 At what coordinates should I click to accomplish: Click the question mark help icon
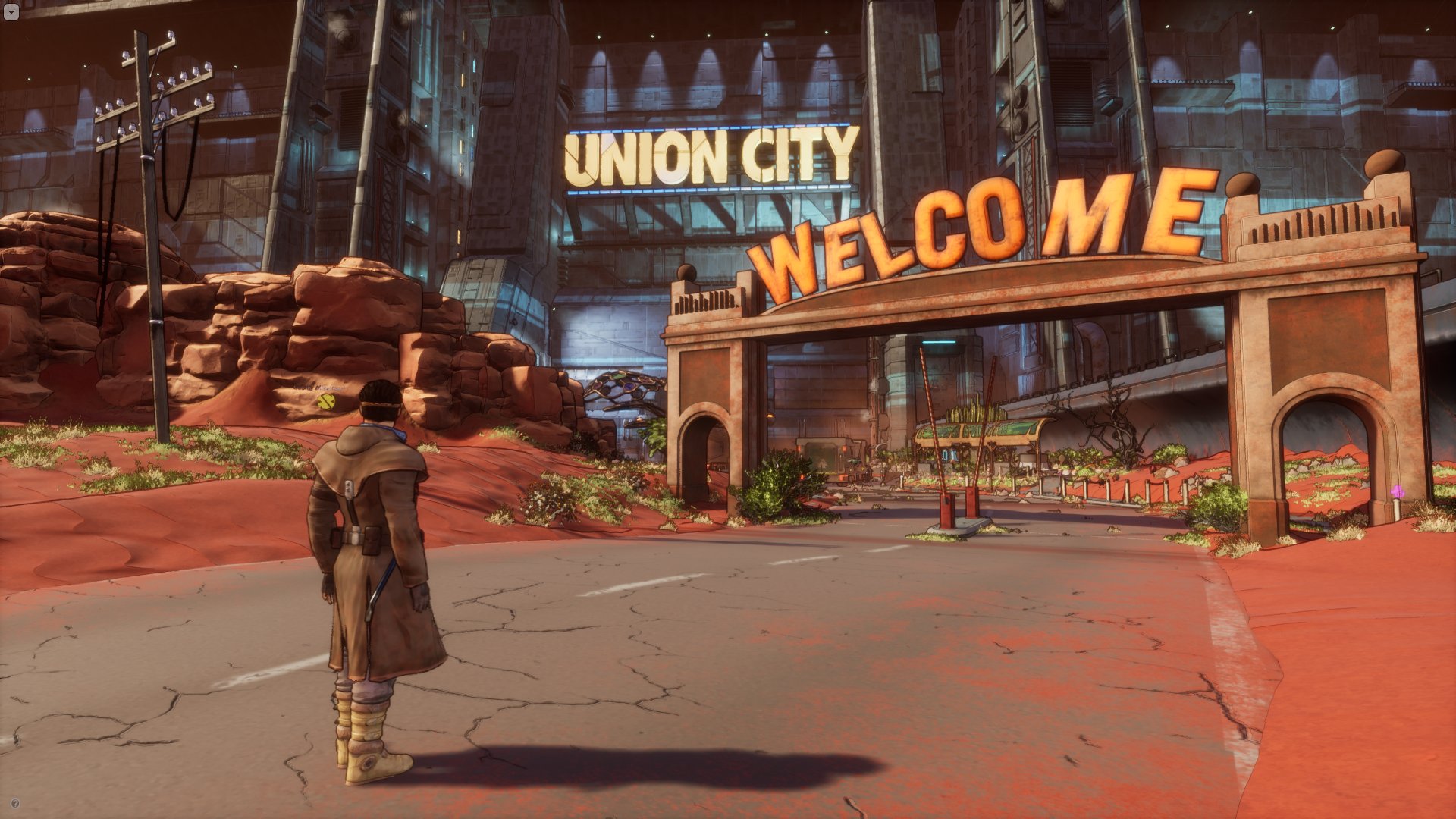pos(15,804)
